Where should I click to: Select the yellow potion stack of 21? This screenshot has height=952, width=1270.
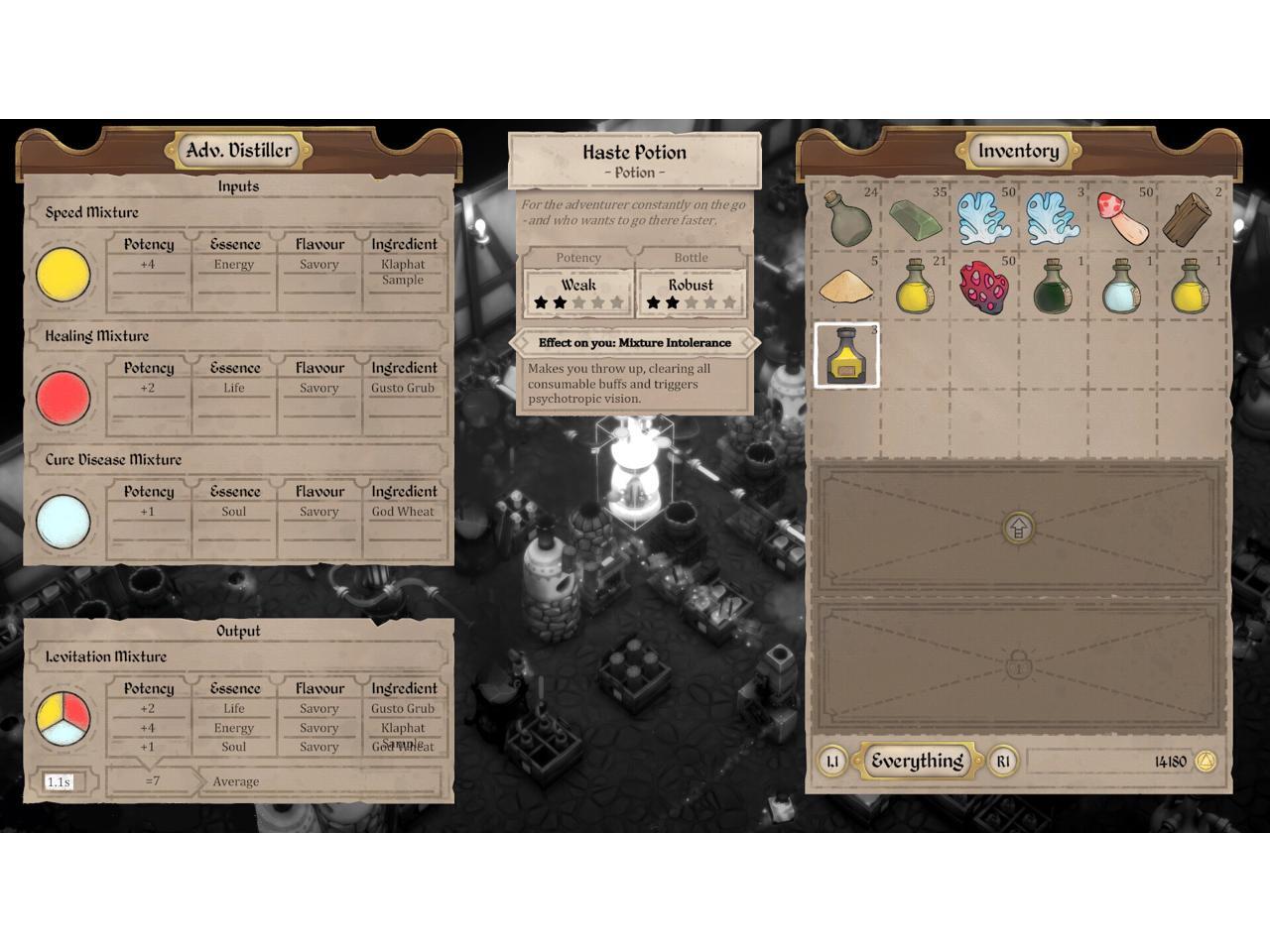[x=915, y=287]
